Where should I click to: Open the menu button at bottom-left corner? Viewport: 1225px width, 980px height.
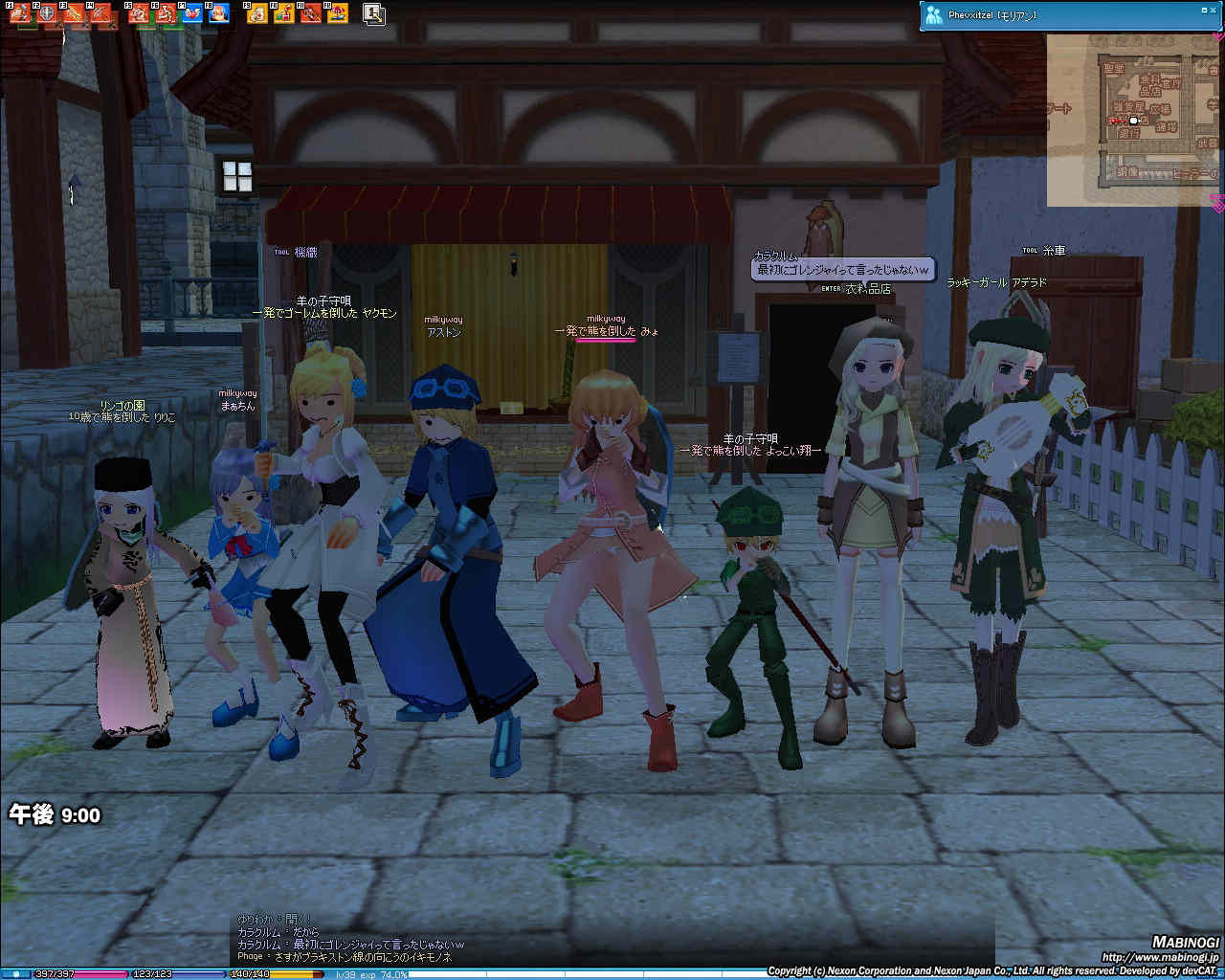[15, 974]
